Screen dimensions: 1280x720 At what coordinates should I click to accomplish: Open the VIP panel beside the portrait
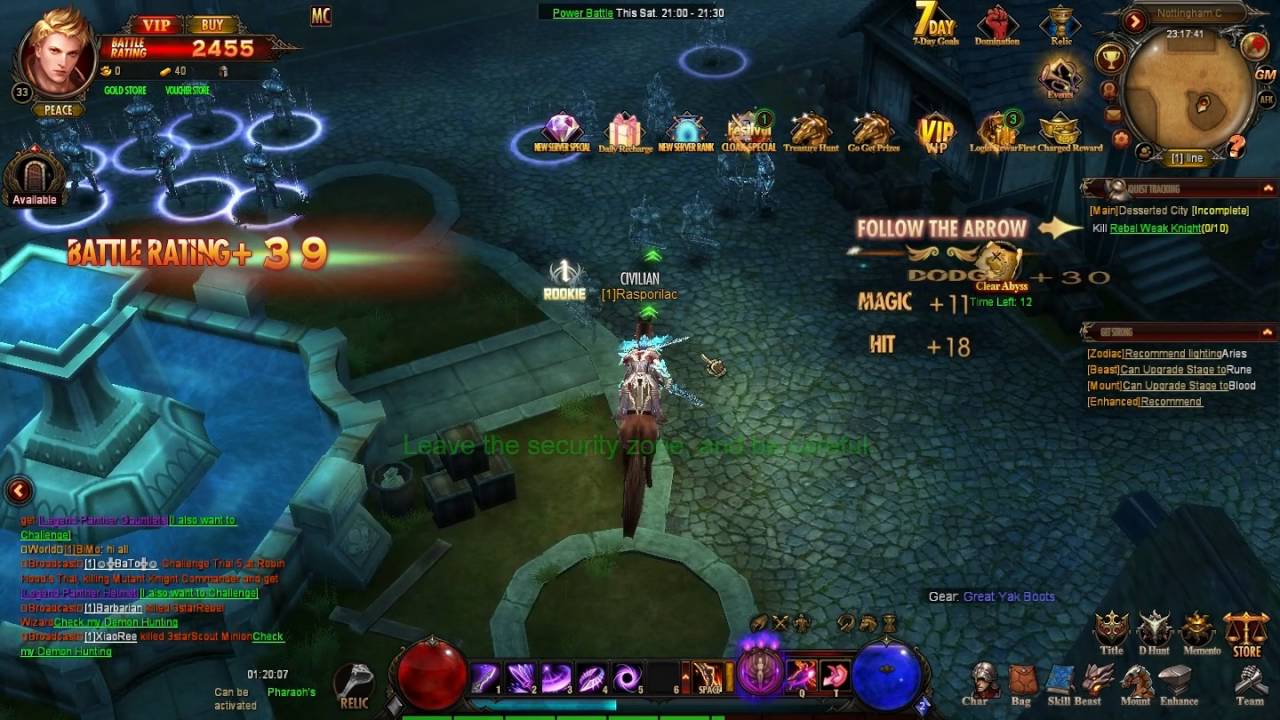pos(156,25)
